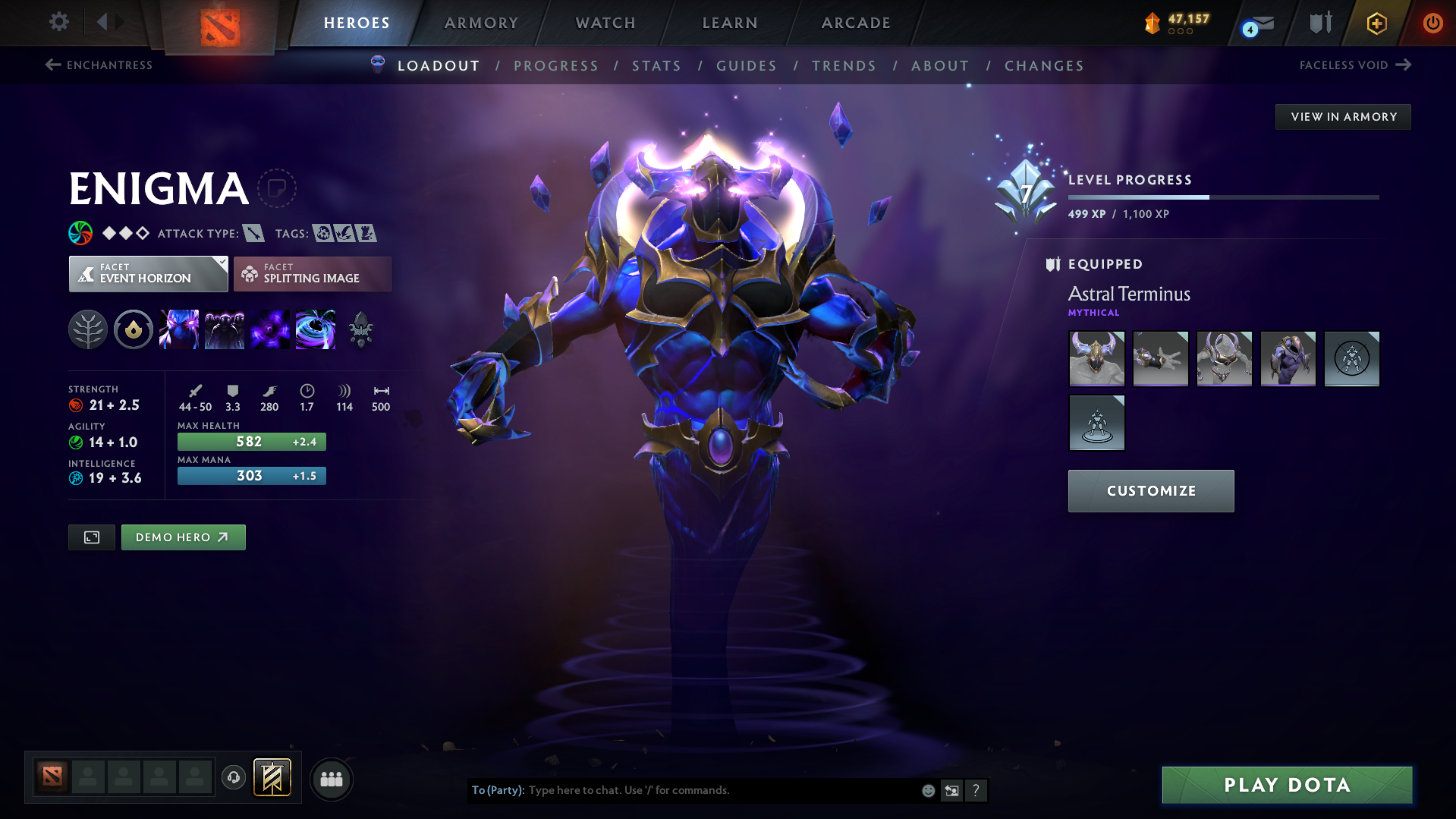
Task: Select the Astral Terminus helmet thumbnail
Action: [1096, 358]
